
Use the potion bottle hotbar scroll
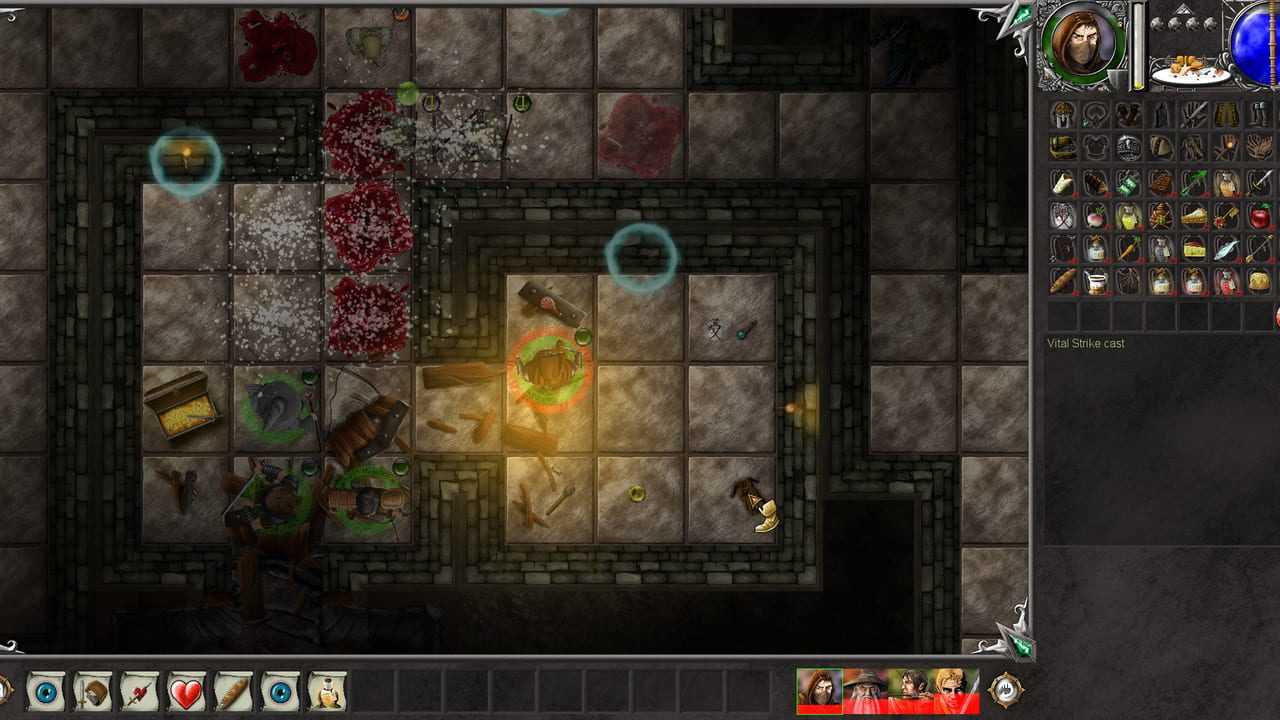327,691
